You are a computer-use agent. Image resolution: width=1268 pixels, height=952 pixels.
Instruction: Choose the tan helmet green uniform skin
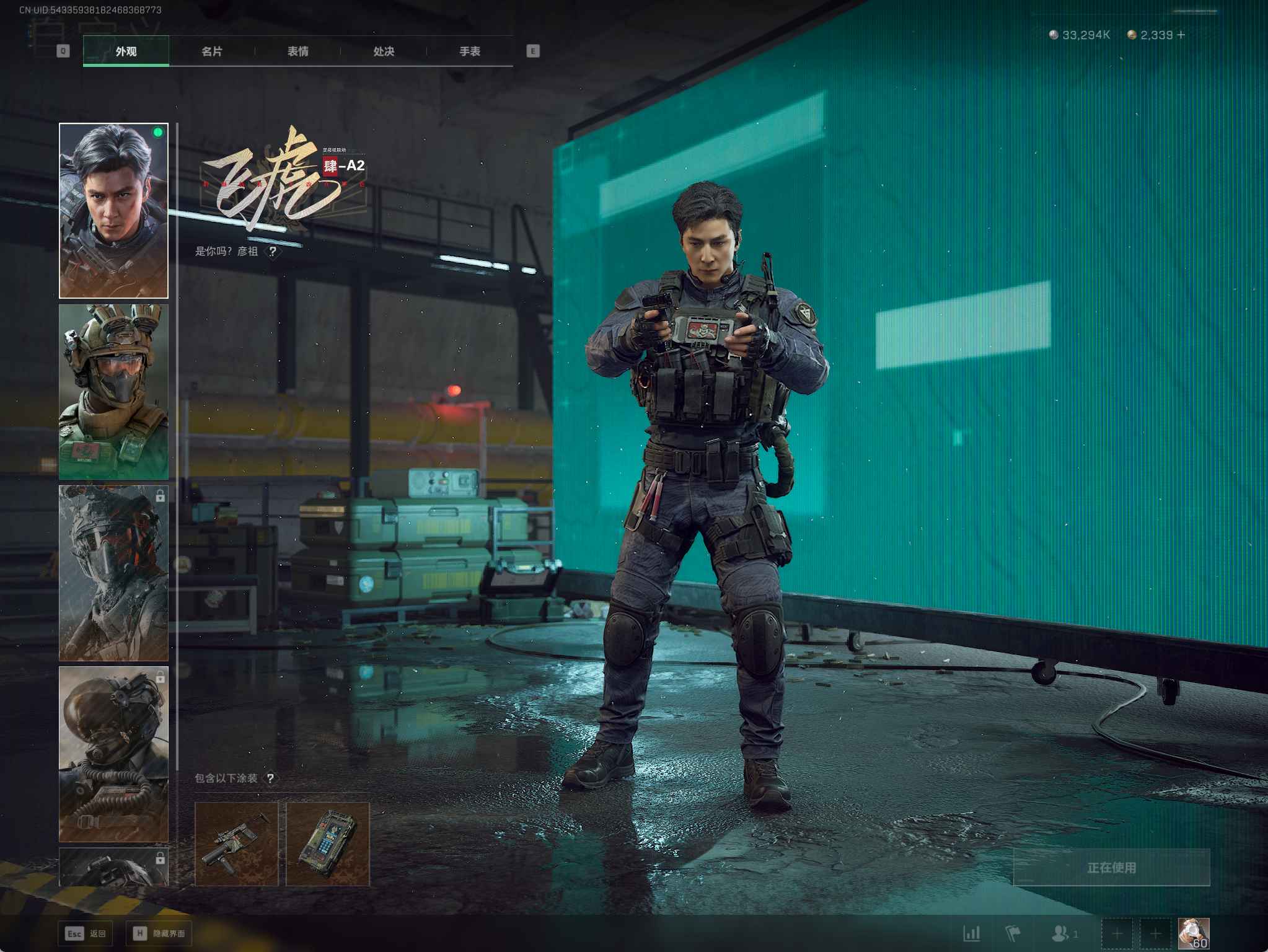(x=113, y=392)
